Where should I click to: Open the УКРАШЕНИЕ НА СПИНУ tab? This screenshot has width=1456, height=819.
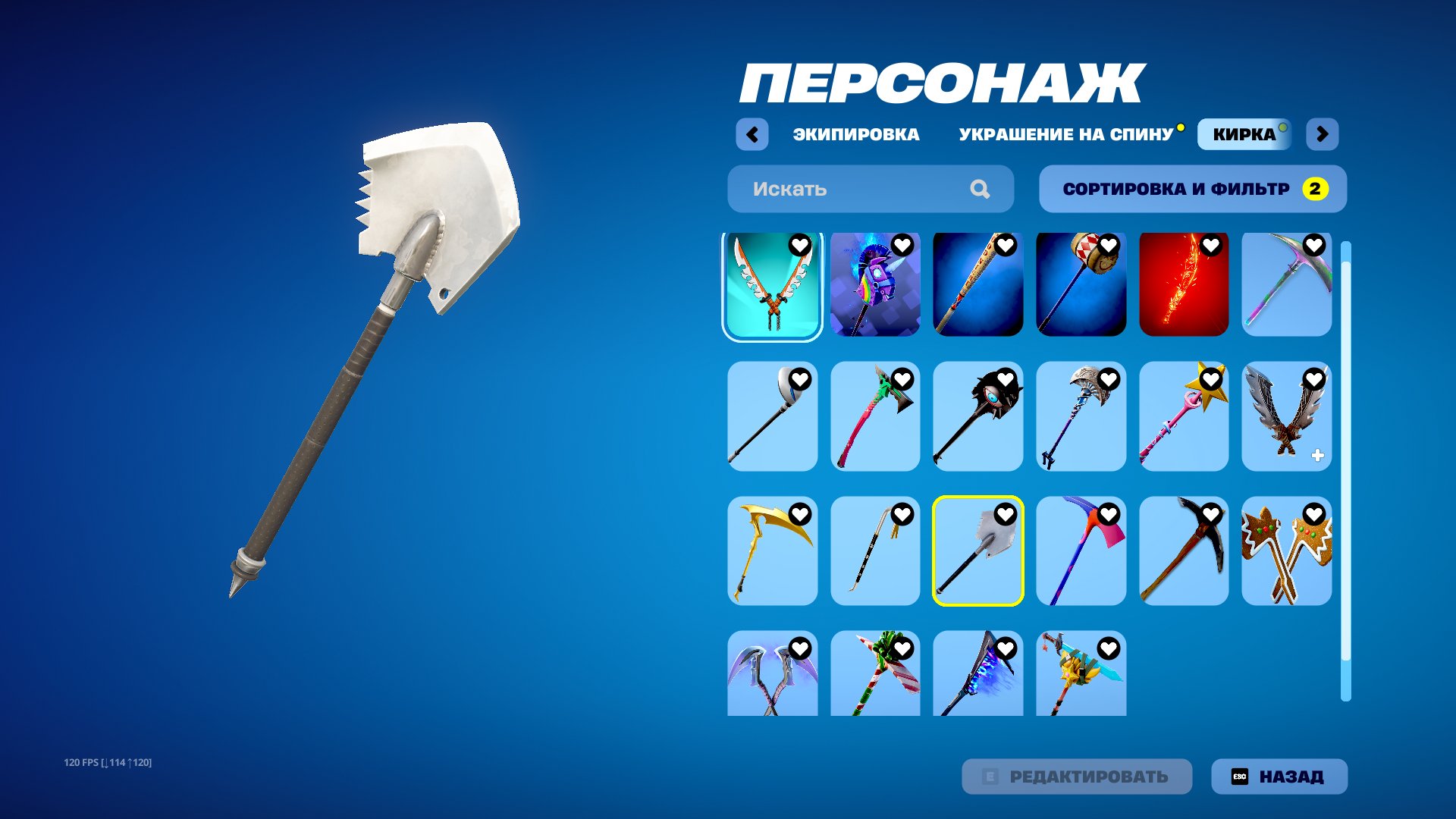pos(1065,134)
